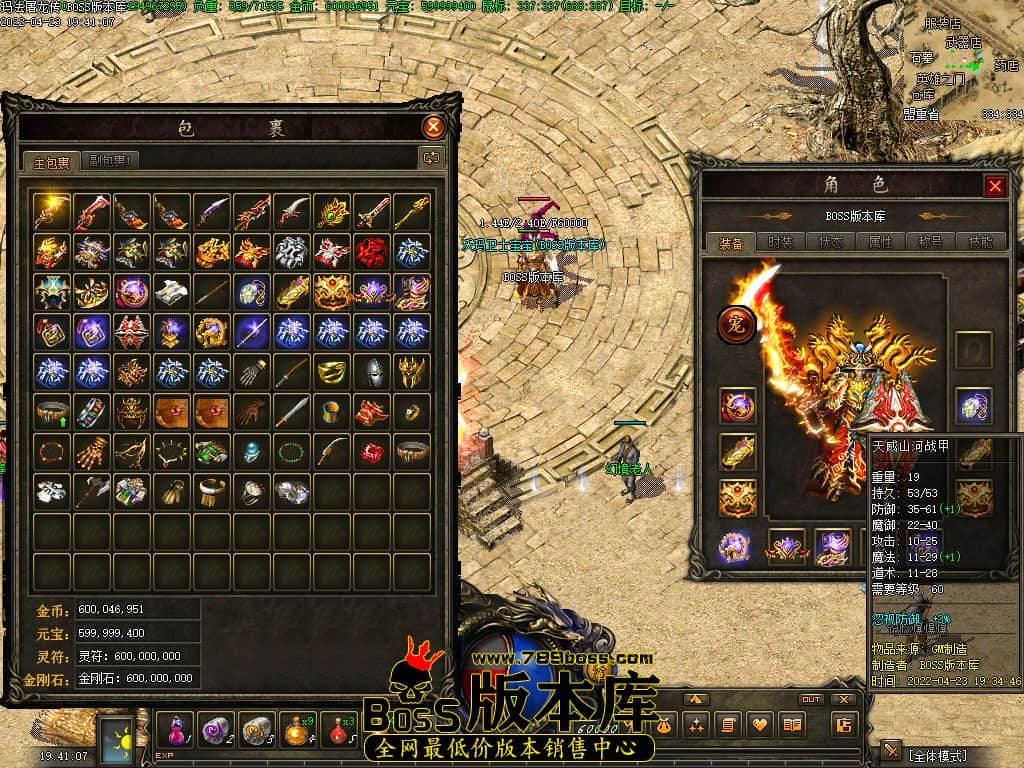Switch to the secondary bag tab

[x=111, y=160]
